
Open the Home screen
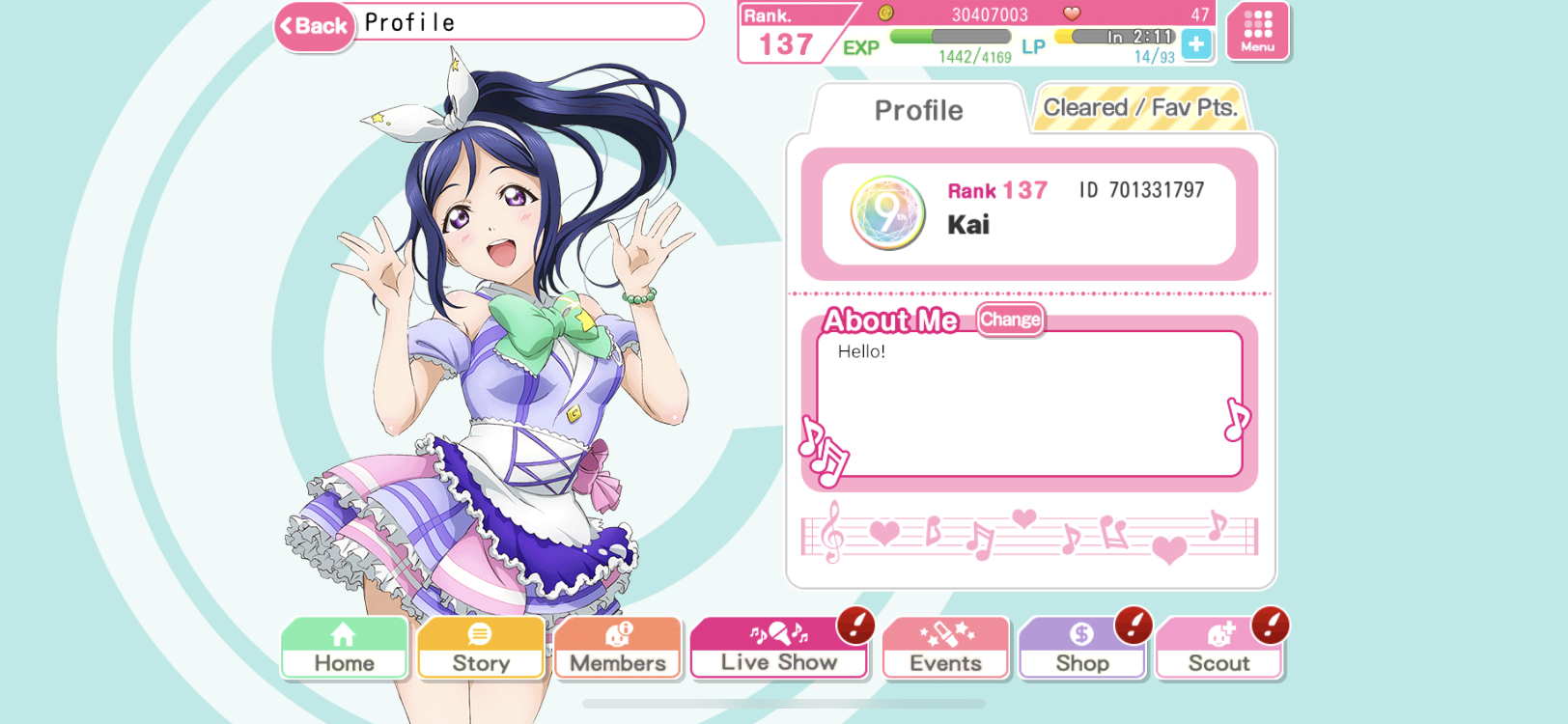[x=344, y=649]
